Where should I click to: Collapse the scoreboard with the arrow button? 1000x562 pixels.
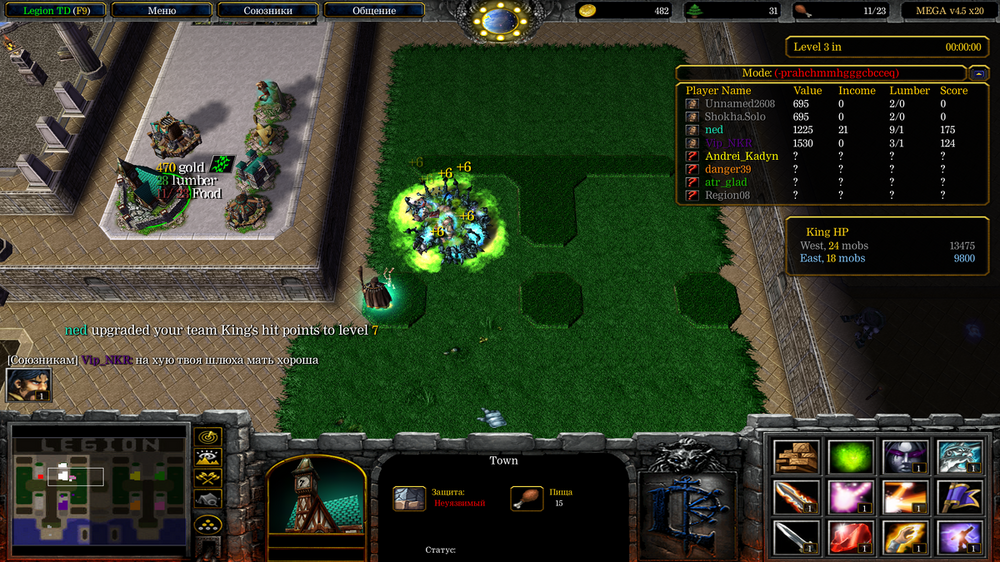(979, 73)
